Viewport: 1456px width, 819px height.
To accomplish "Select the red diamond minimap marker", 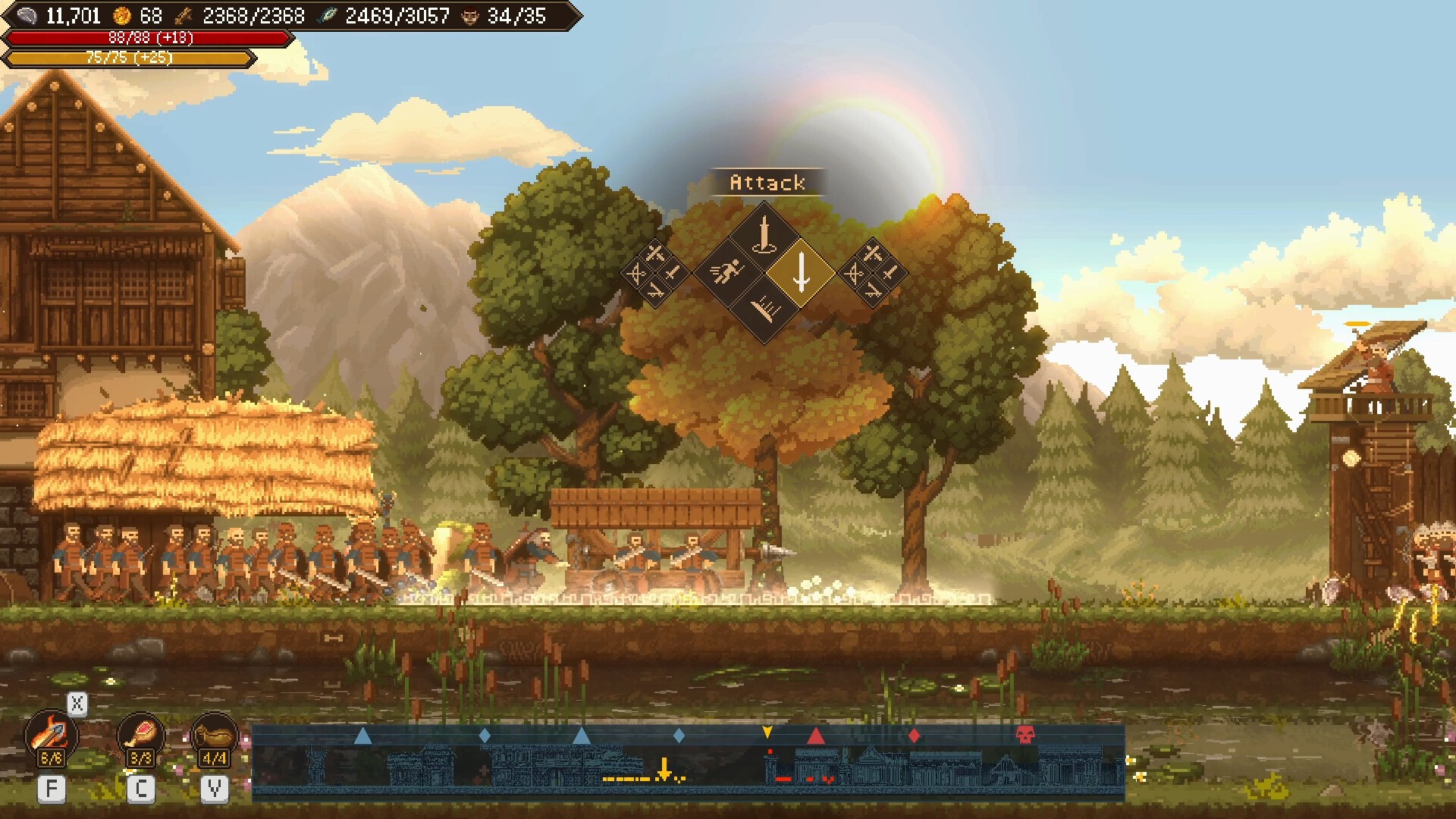I will [x=914, y=736].
